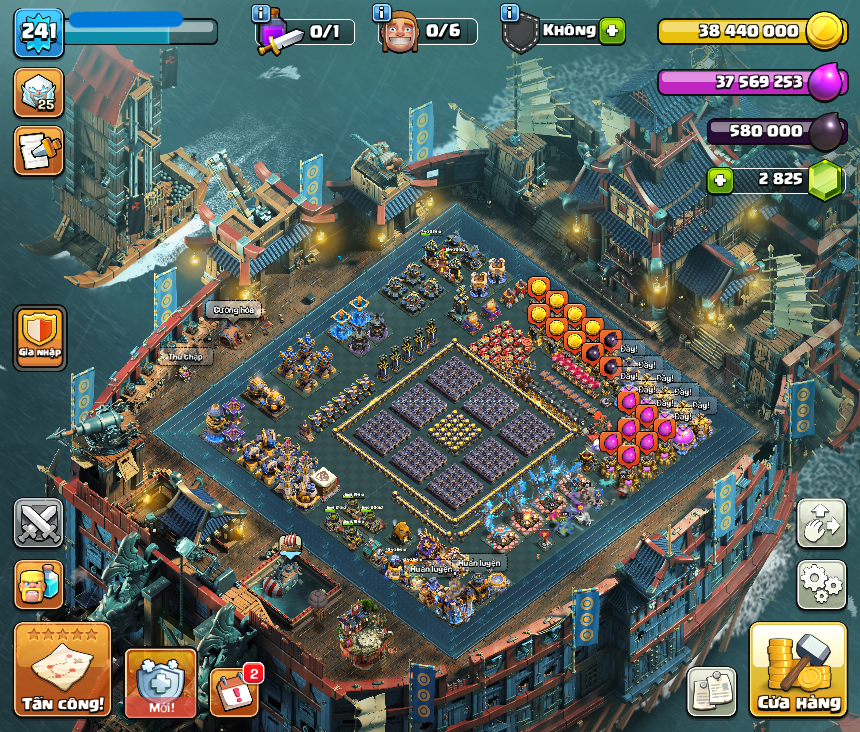
Task: Open the crossed swords army overview
Action: [x=39, y=523]
